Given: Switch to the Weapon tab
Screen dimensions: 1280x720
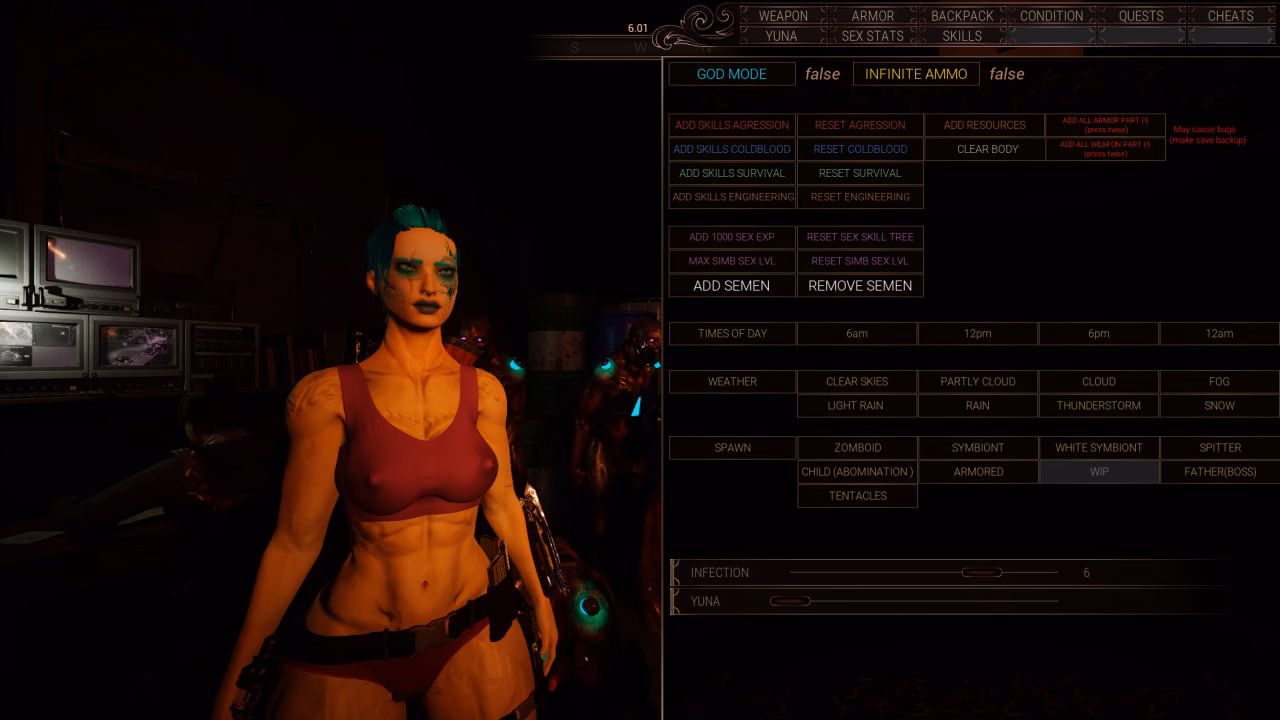Looking at the screenshot, I should point(783,16).
